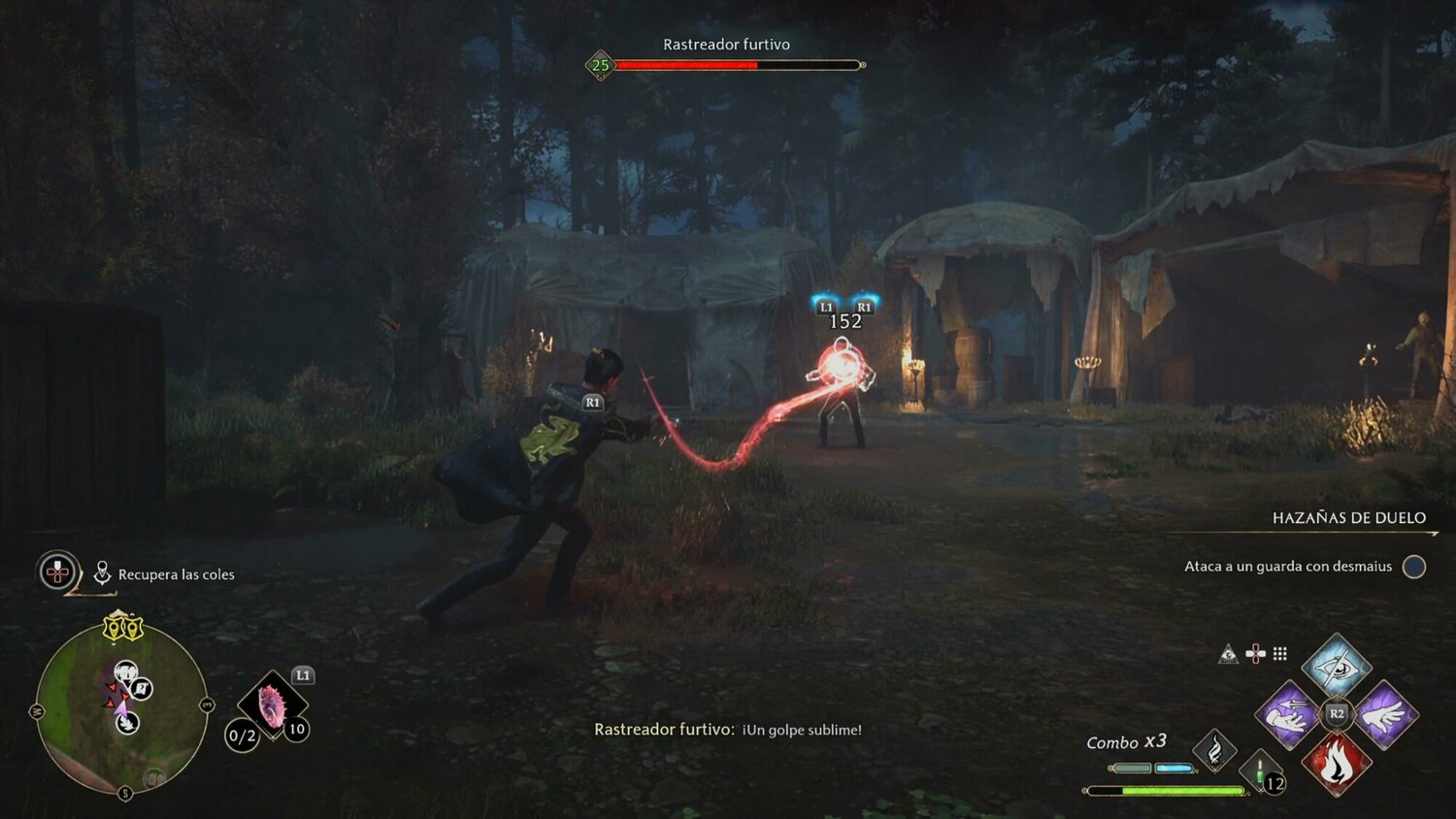
Task: Select the leaf marker on the minimap
Action: [x=127, y=722]
